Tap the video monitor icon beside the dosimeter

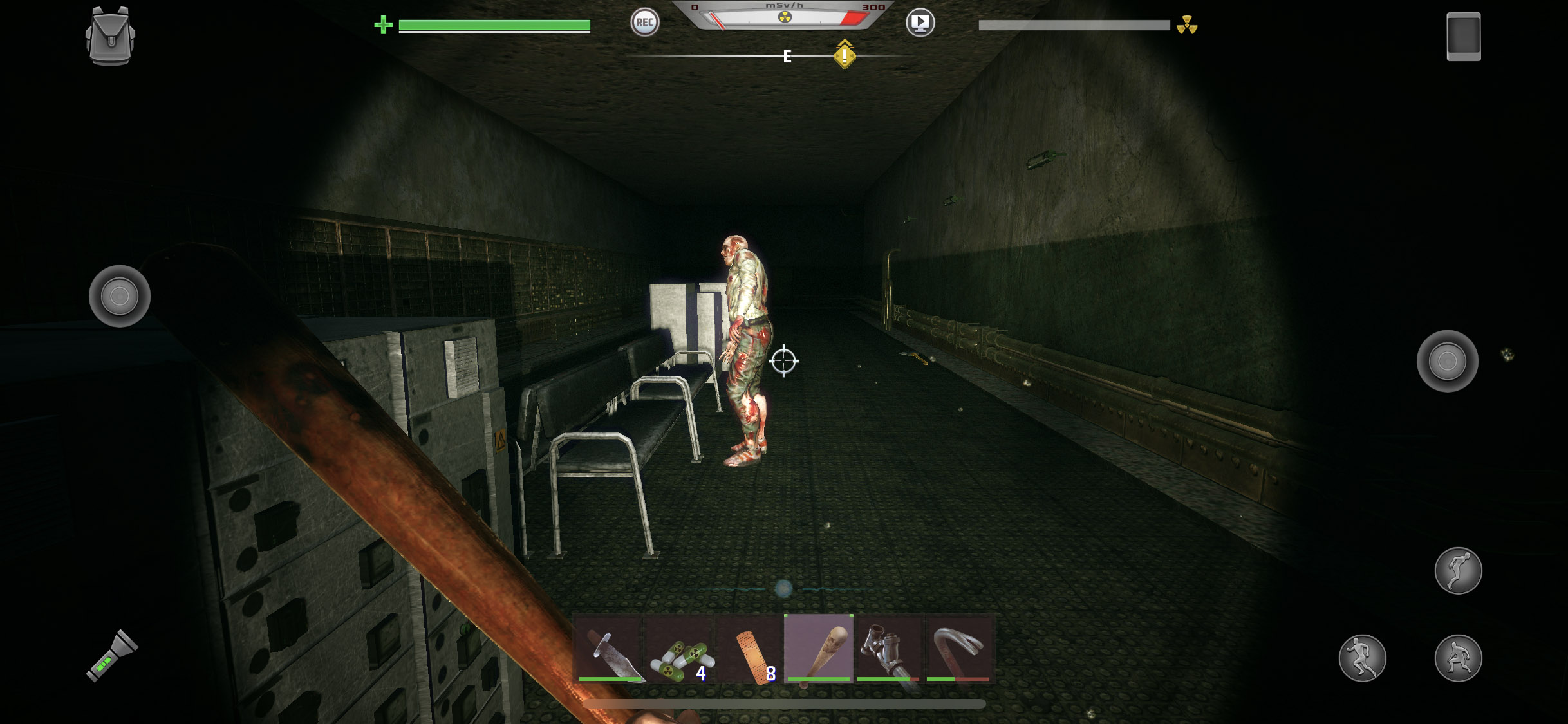(920, 23)
